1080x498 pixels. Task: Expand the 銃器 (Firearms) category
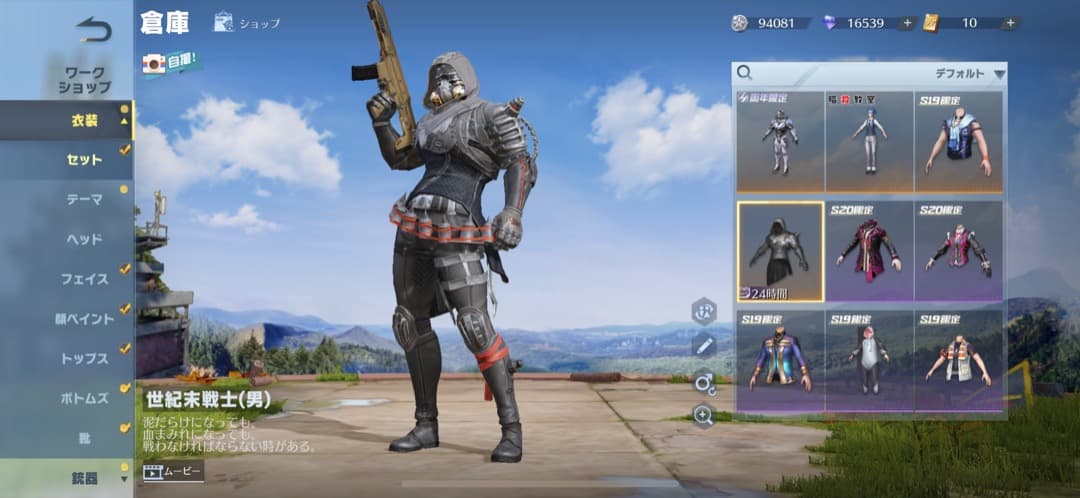84,478
